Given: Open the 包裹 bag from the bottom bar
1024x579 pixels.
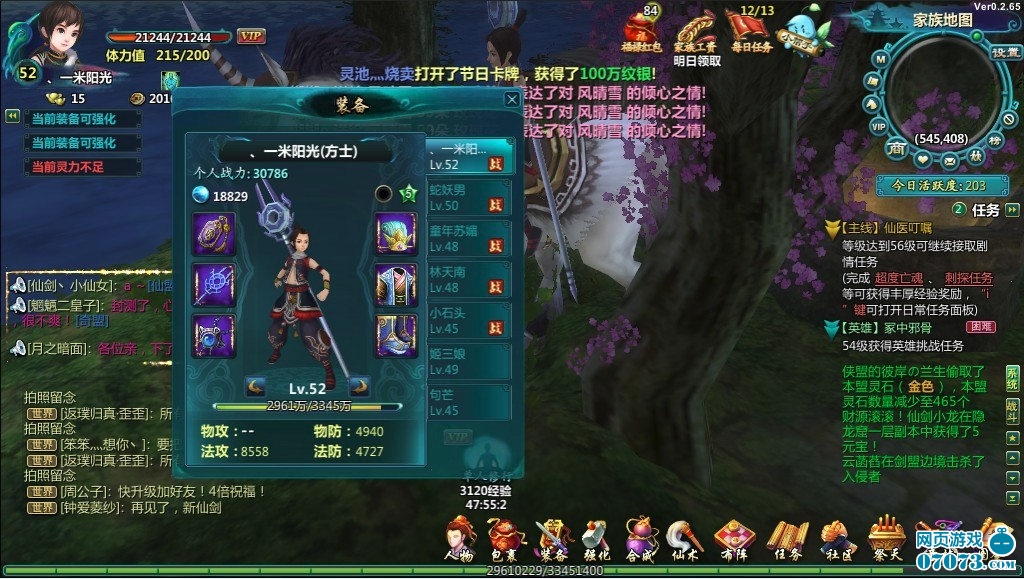Looking at the screenshot, I should pyautogui.click(x=504, y=541).
